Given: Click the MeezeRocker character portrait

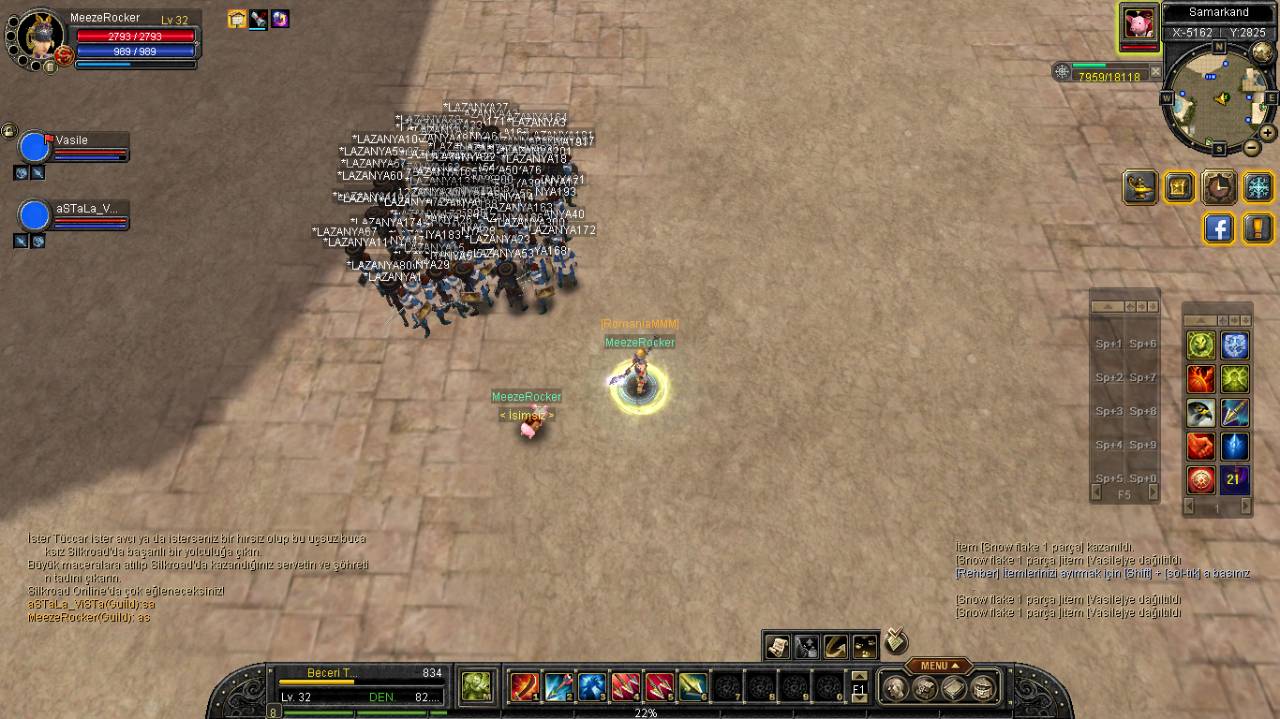Looking at the screenshot, I should pos(40,37).
